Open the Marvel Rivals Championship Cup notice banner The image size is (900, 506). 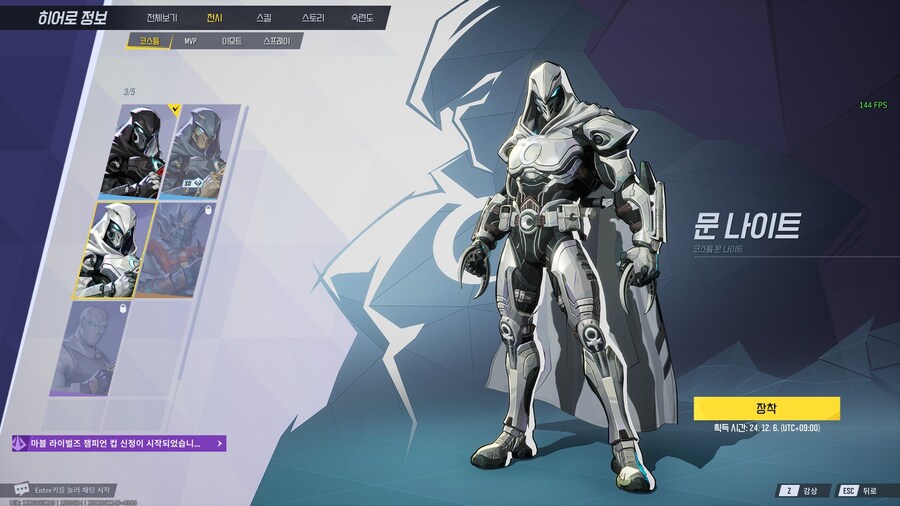click(118, 443)
